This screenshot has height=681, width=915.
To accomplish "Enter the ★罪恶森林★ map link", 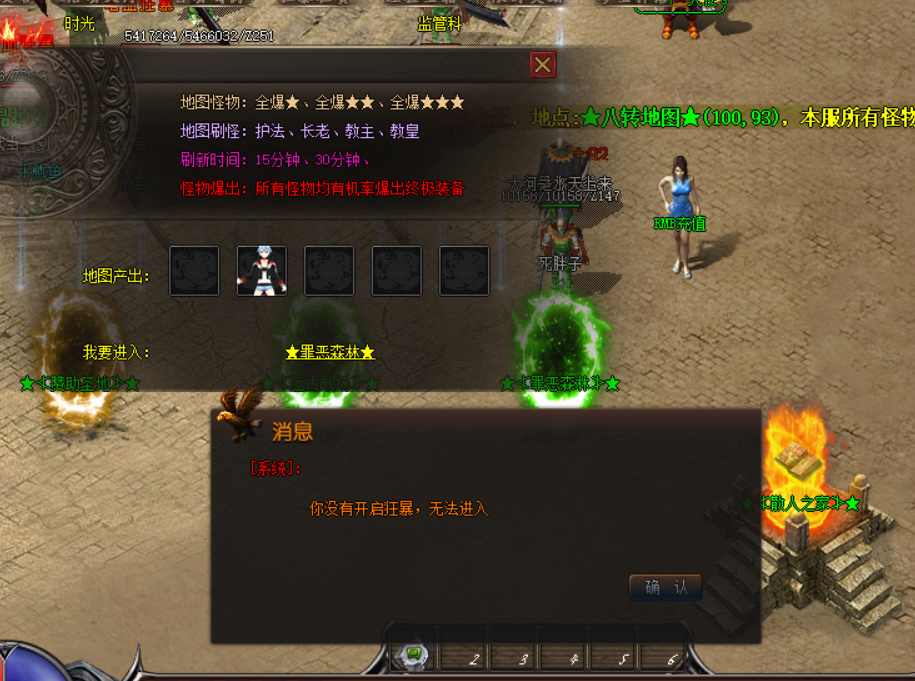I will pyautogui.click(x=329, y=352).
